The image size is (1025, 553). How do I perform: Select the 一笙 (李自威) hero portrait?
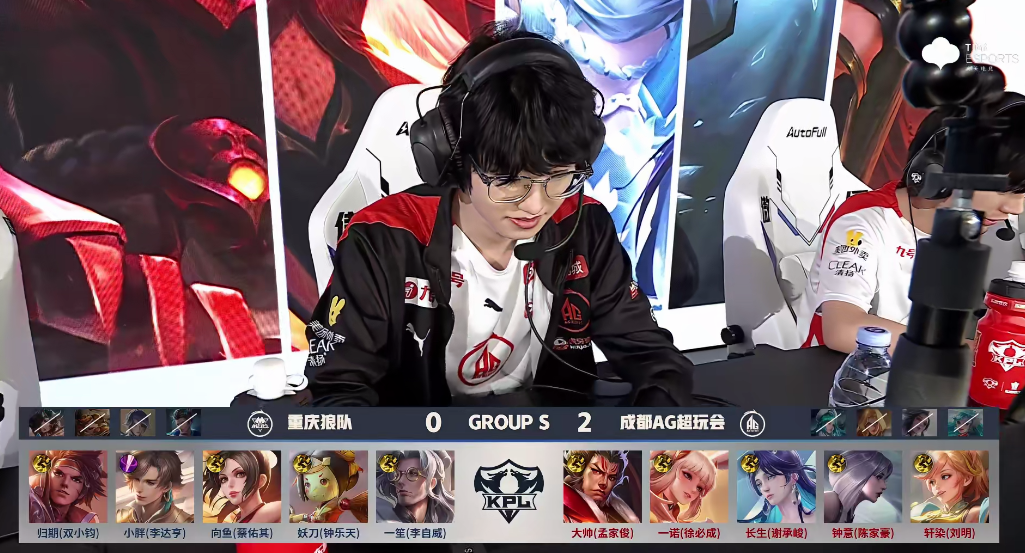click(415, 486)
